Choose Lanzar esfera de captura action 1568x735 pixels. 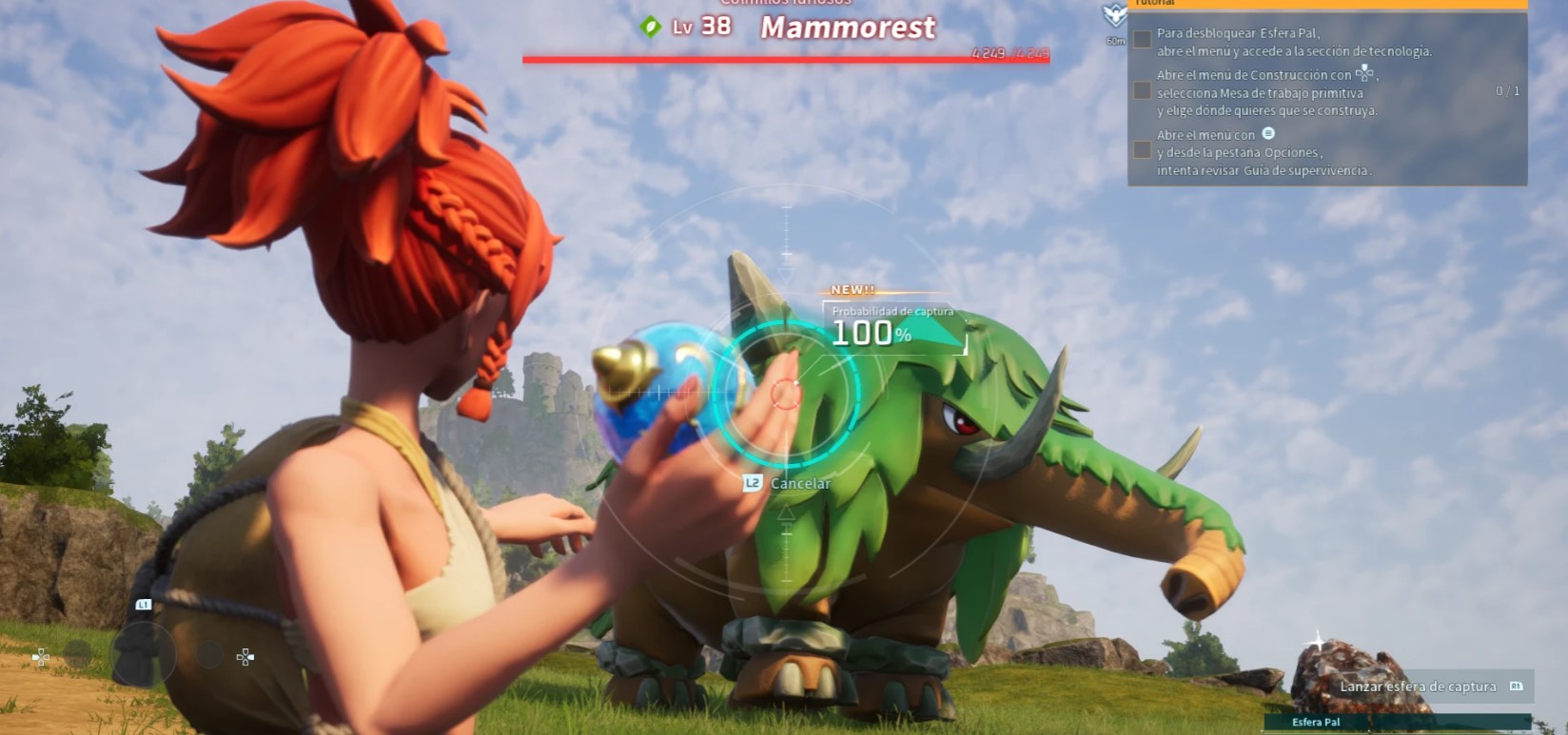tap(1418, 687)
